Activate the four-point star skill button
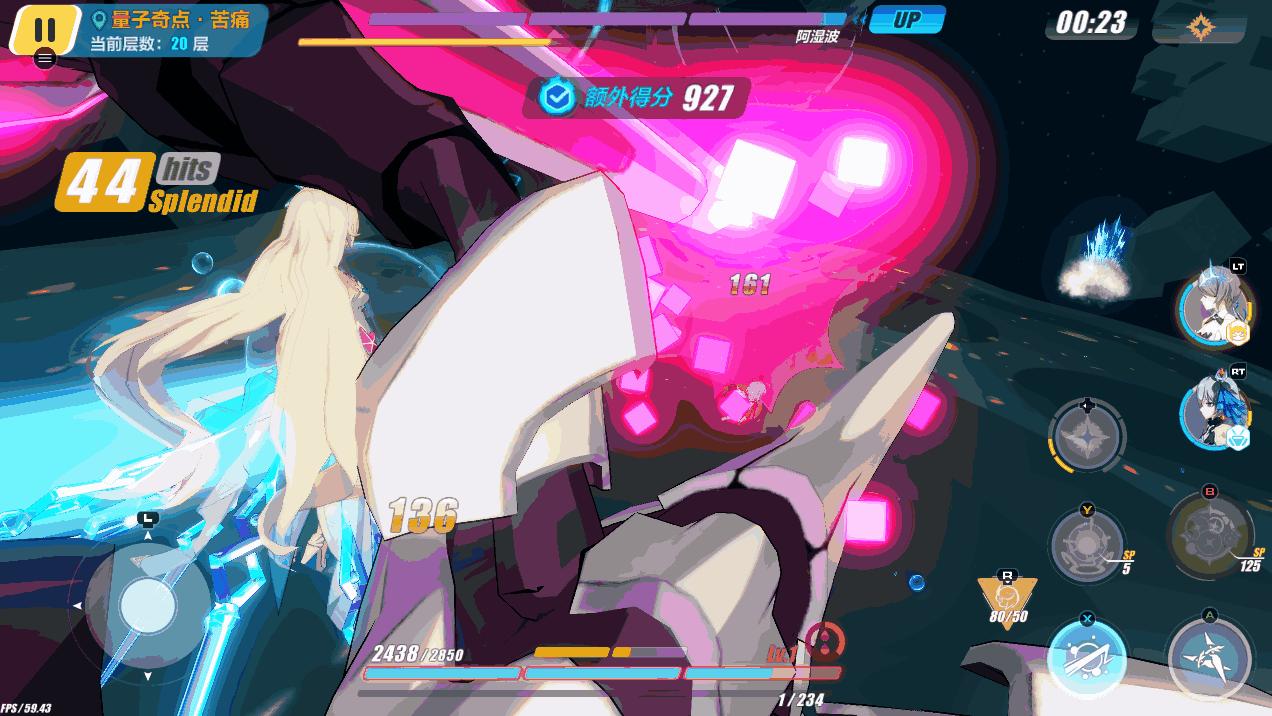The height and width of the screenshot is (716, 1272). click(x=1087, y=437)
